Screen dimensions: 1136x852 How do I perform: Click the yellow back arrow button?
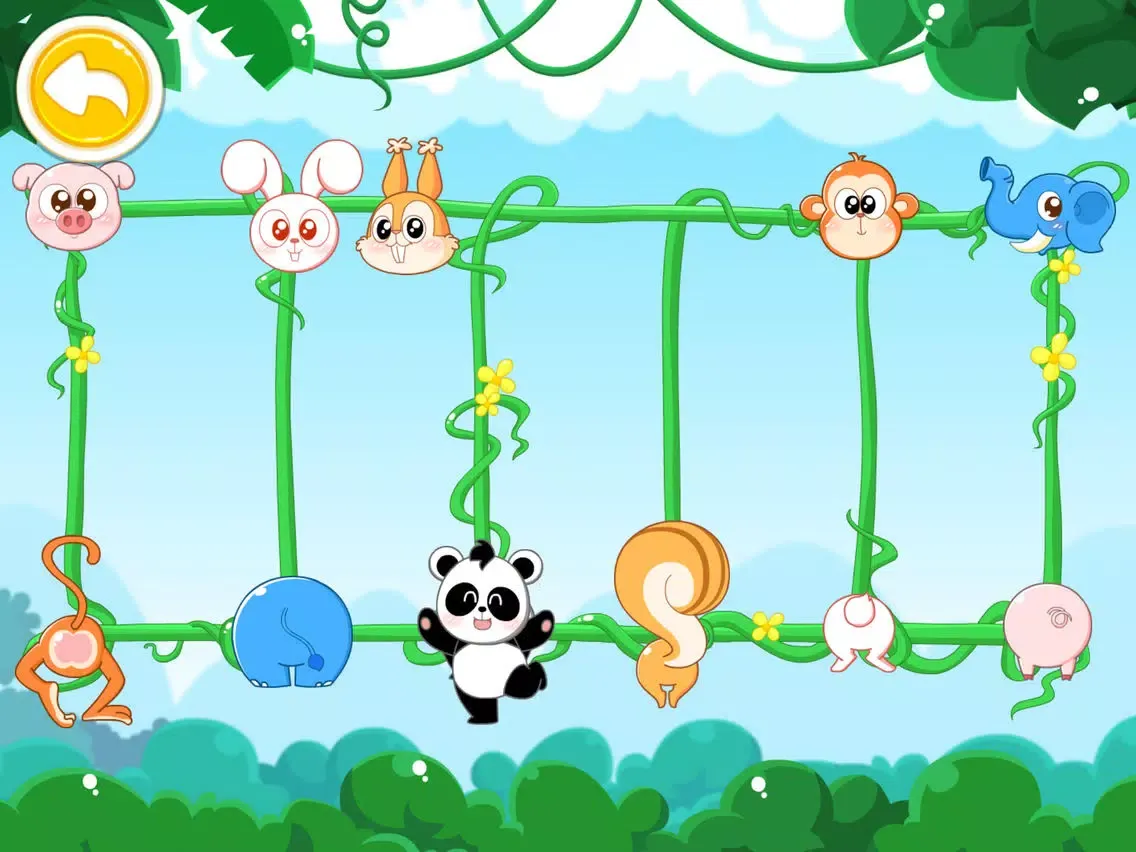90,88
